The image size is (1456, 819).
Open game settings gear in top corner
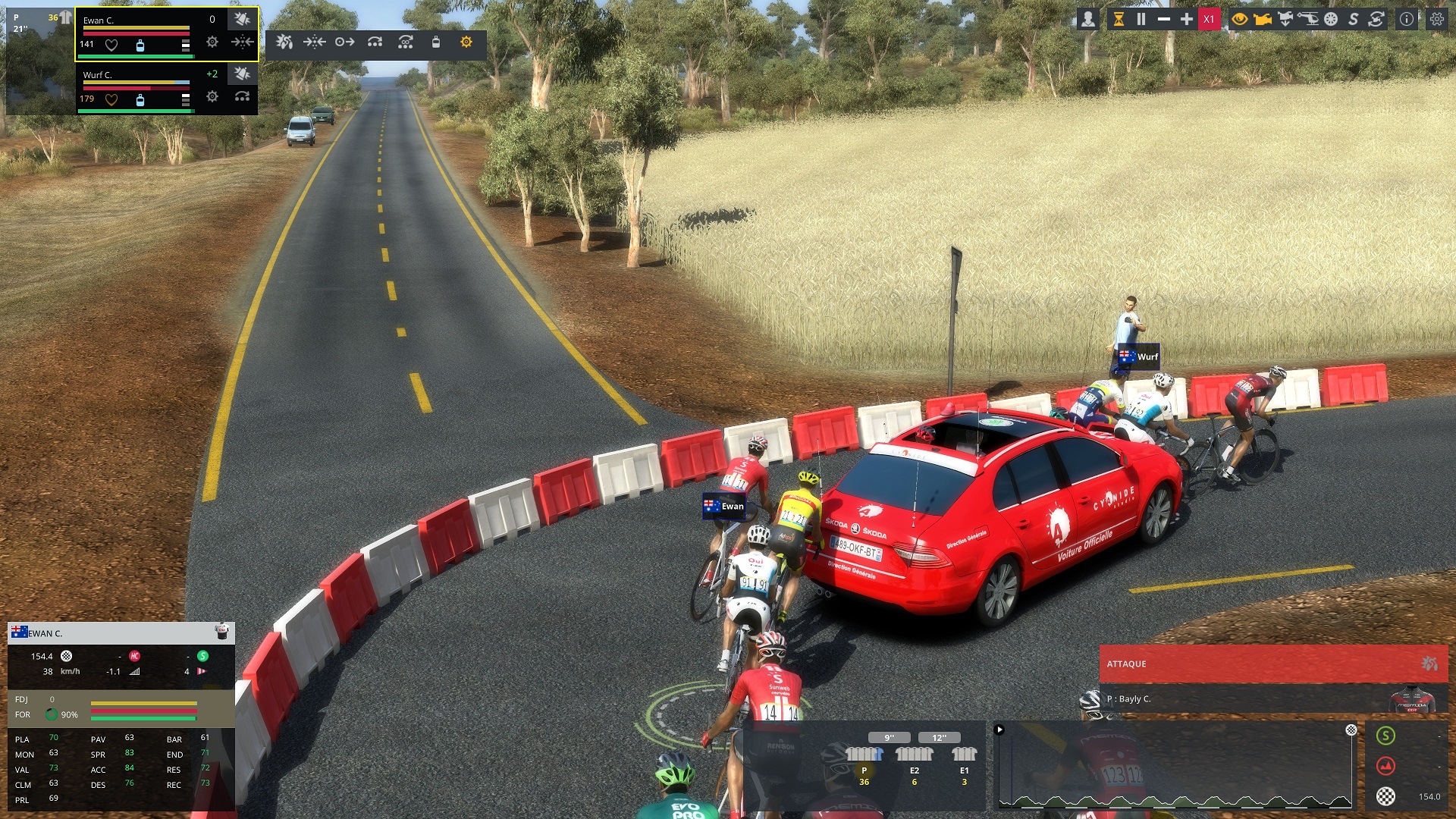[1437, 20]
